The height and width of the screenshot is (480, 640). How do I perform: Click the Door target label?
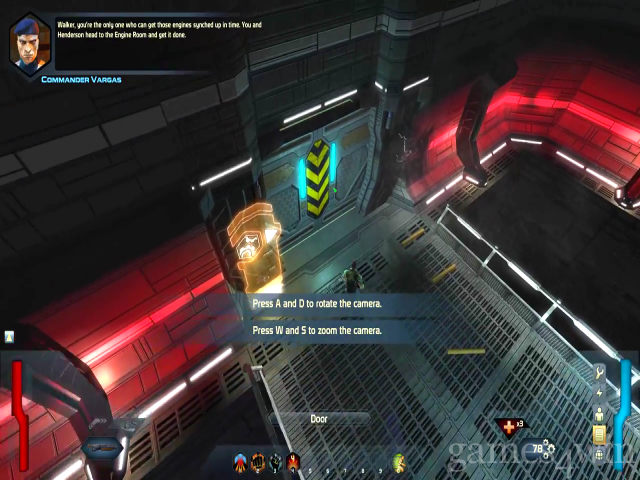click(319, 419)
